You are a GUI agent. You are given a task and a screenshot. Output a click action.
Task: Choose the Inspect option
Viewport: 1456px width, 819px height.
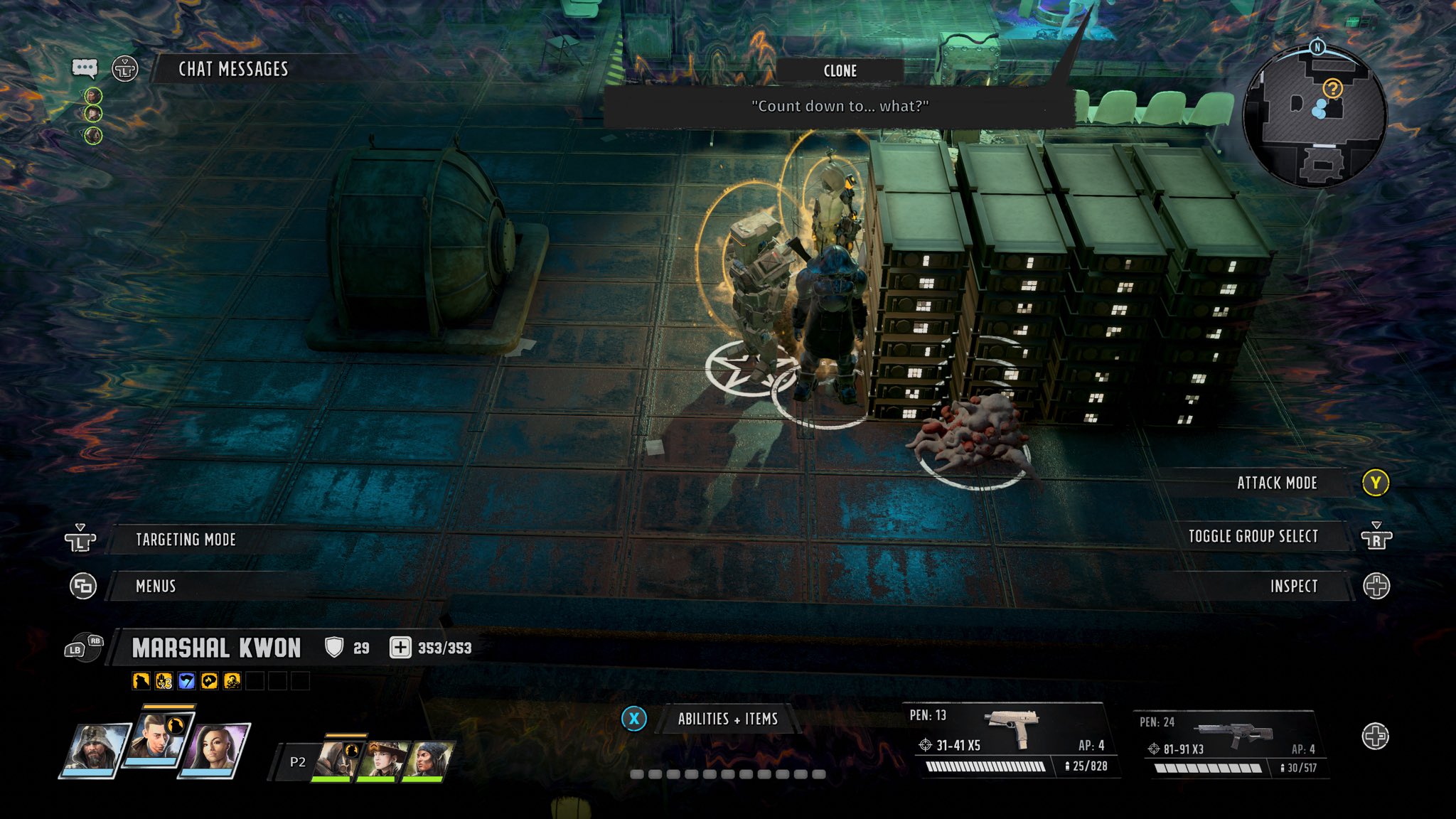click(x=1293, y=587)
